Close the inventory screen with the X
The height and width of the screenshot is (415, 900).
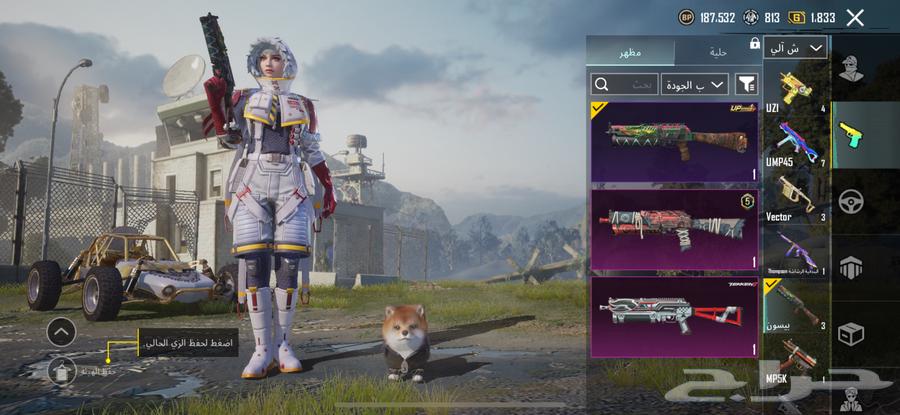[x=855, y=17]
